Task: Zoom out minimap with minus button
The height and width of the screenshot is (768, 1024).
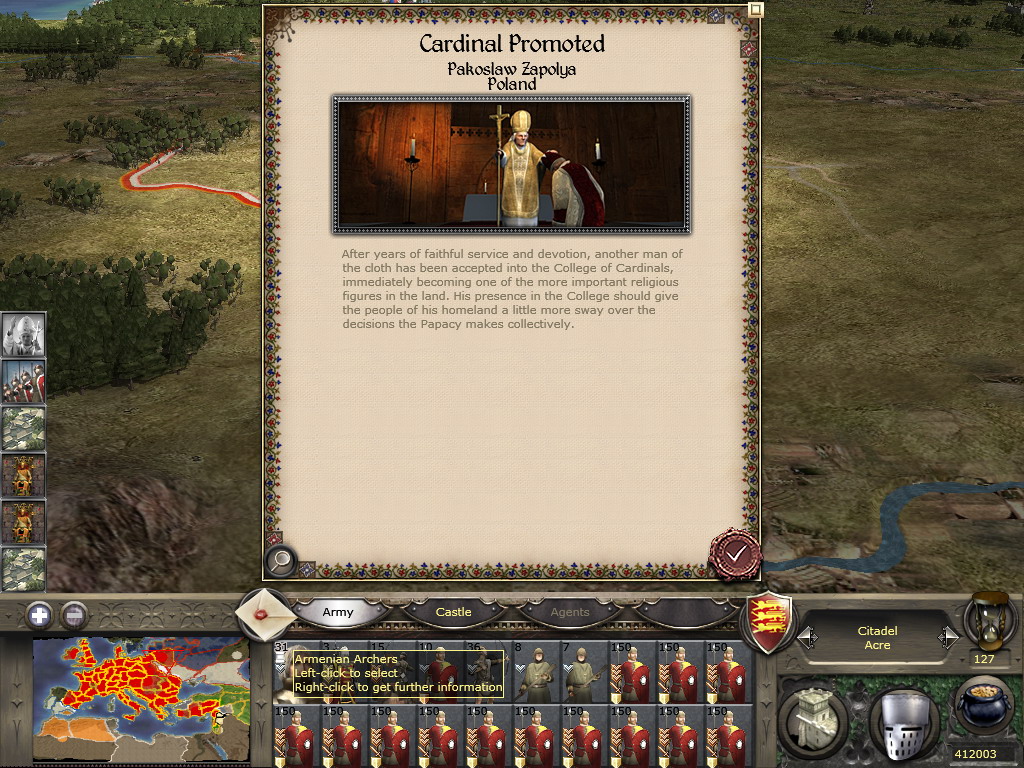Action: [x=73, y=613]
